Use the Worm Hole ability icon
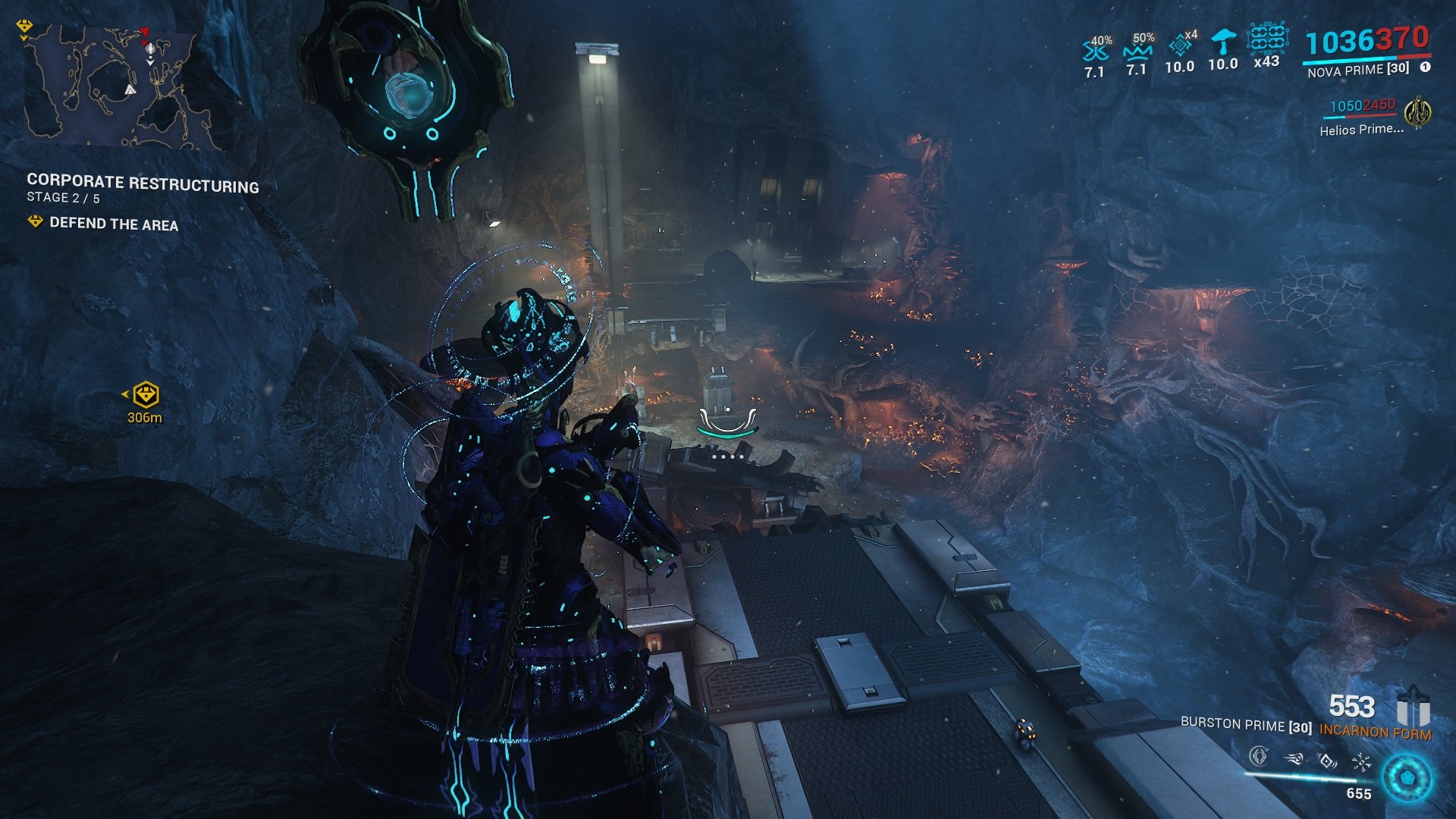Screen dimensions: 1456x819 click(1327, 759)
